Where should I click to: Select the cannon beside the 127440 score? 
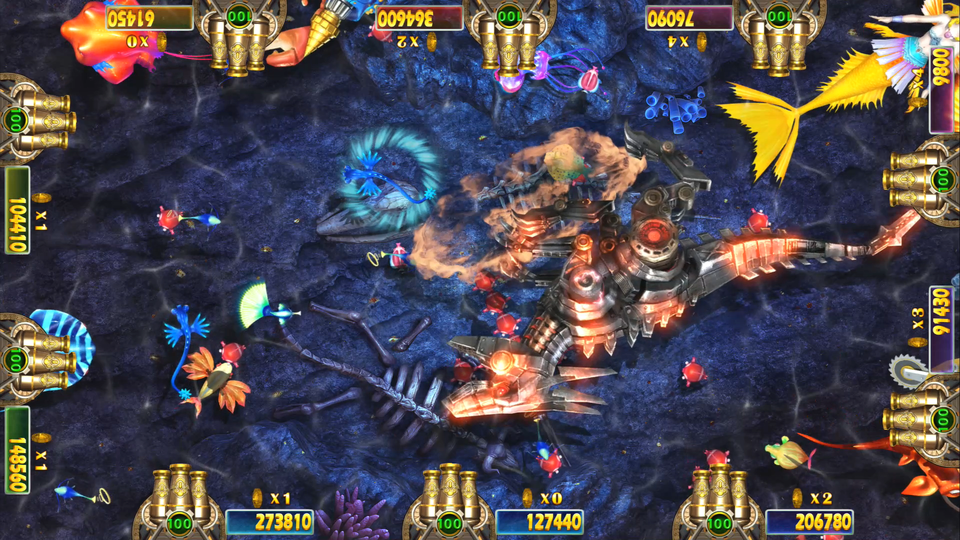coord(448,498)
